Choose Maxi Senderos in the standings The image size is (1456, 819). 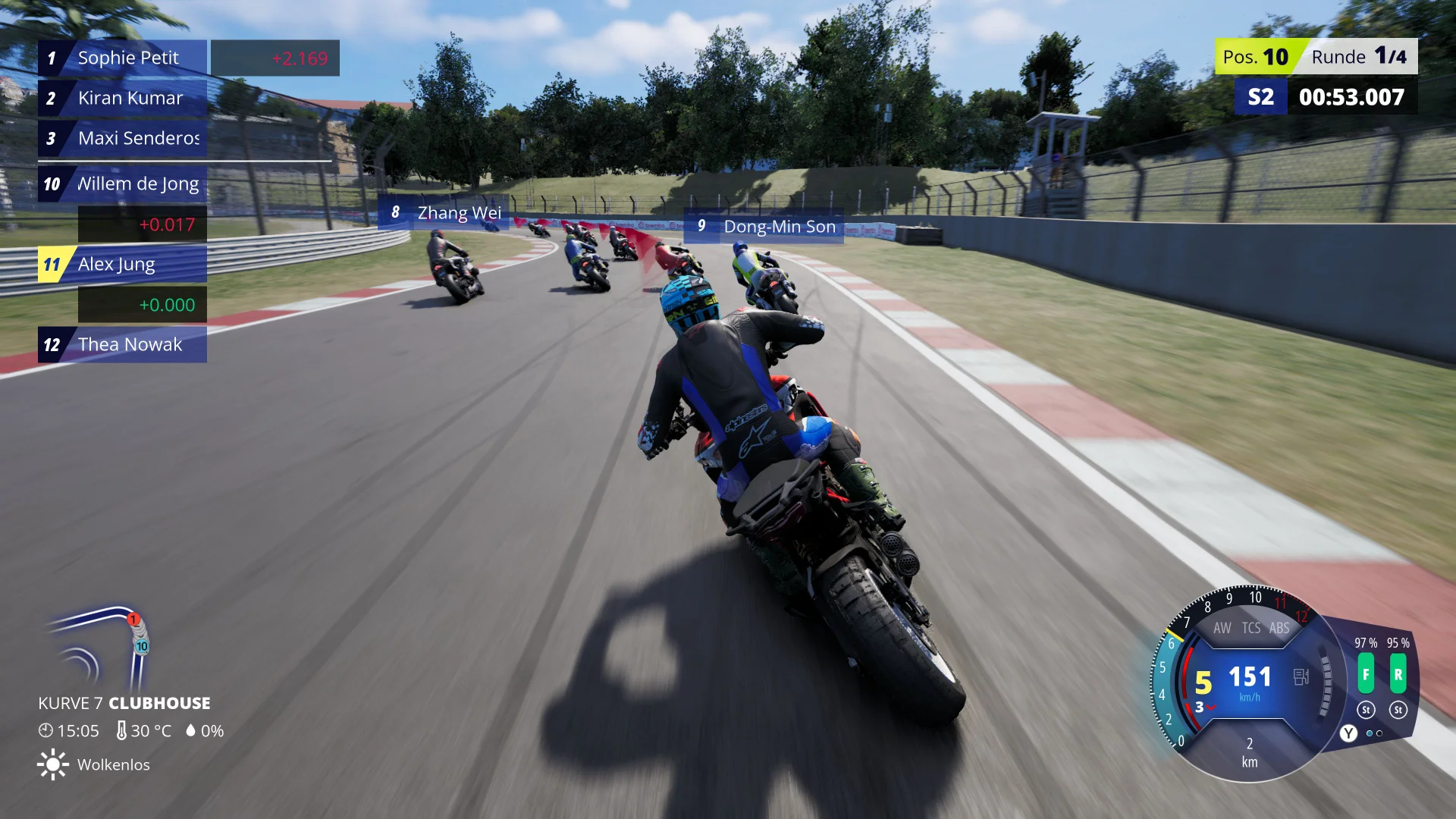(x=123, y=138)
